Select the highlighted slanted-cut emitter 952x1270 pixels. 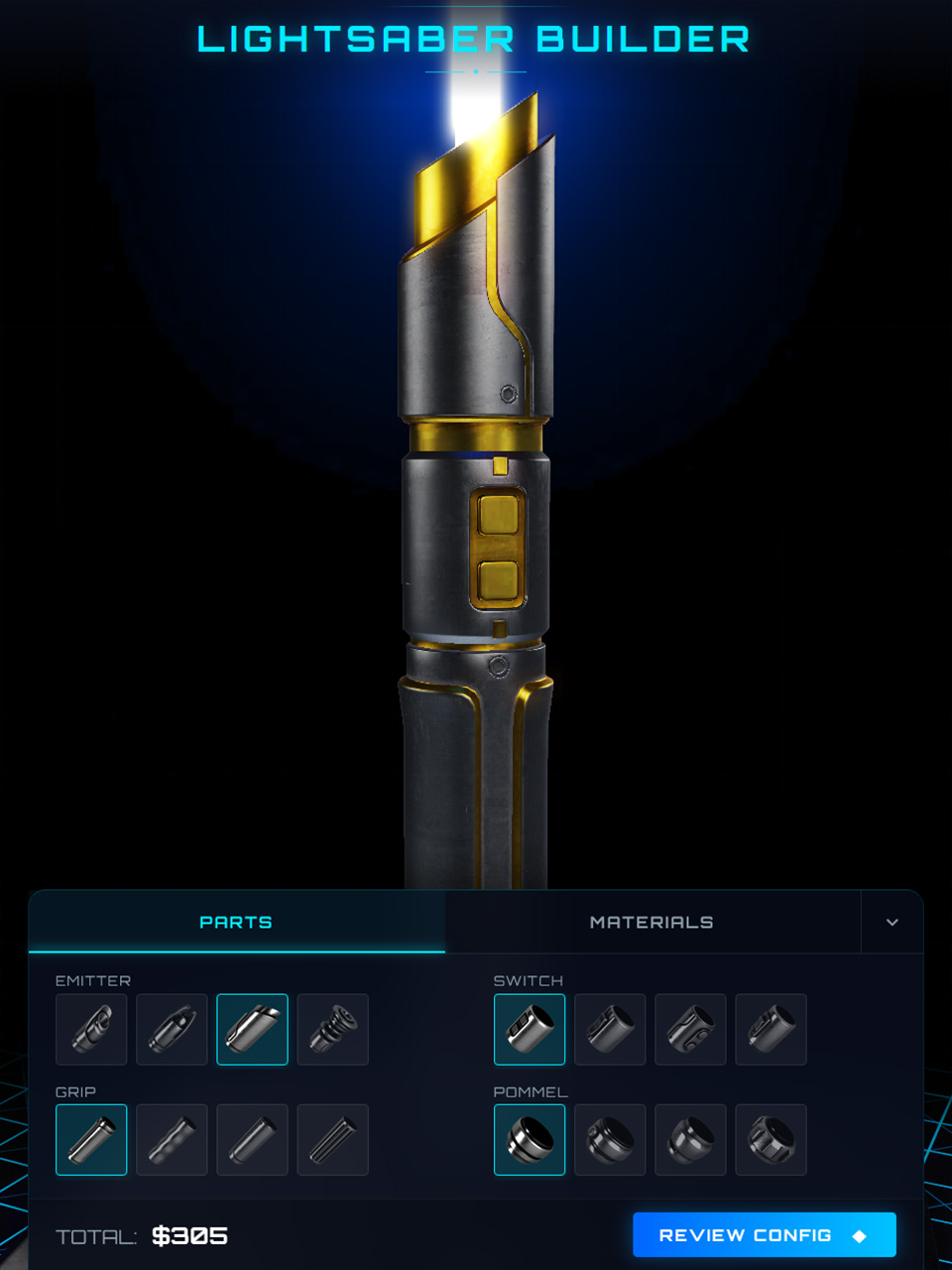[252, 1030]
